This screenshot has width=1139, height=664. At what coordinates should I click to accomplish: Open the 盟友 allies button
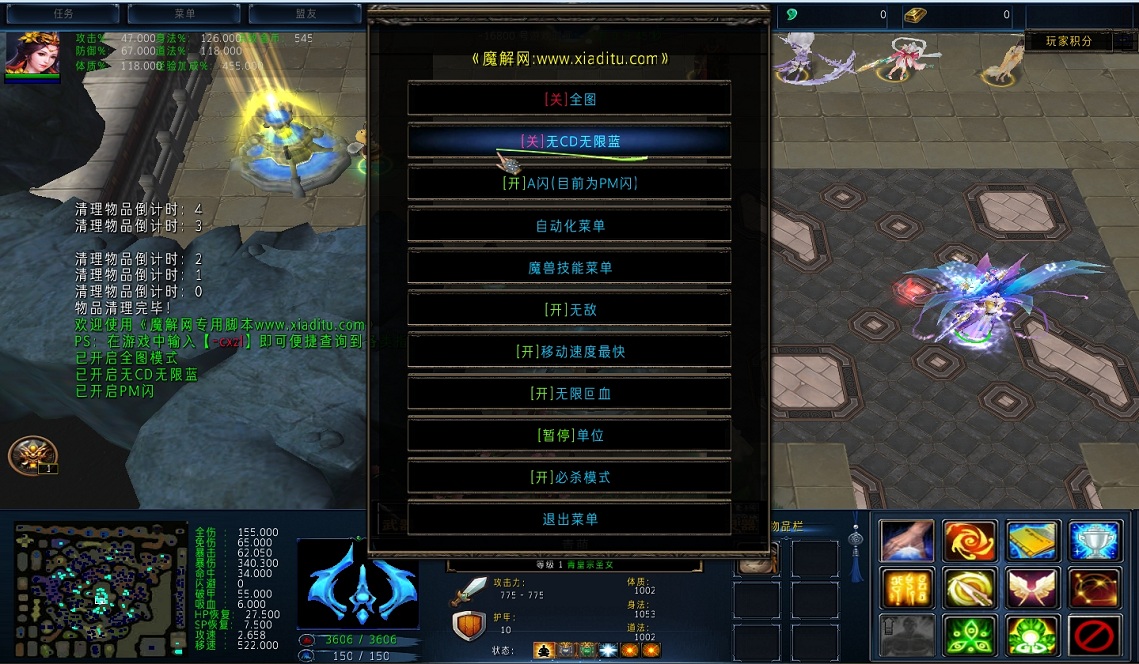tap(304, 14)
